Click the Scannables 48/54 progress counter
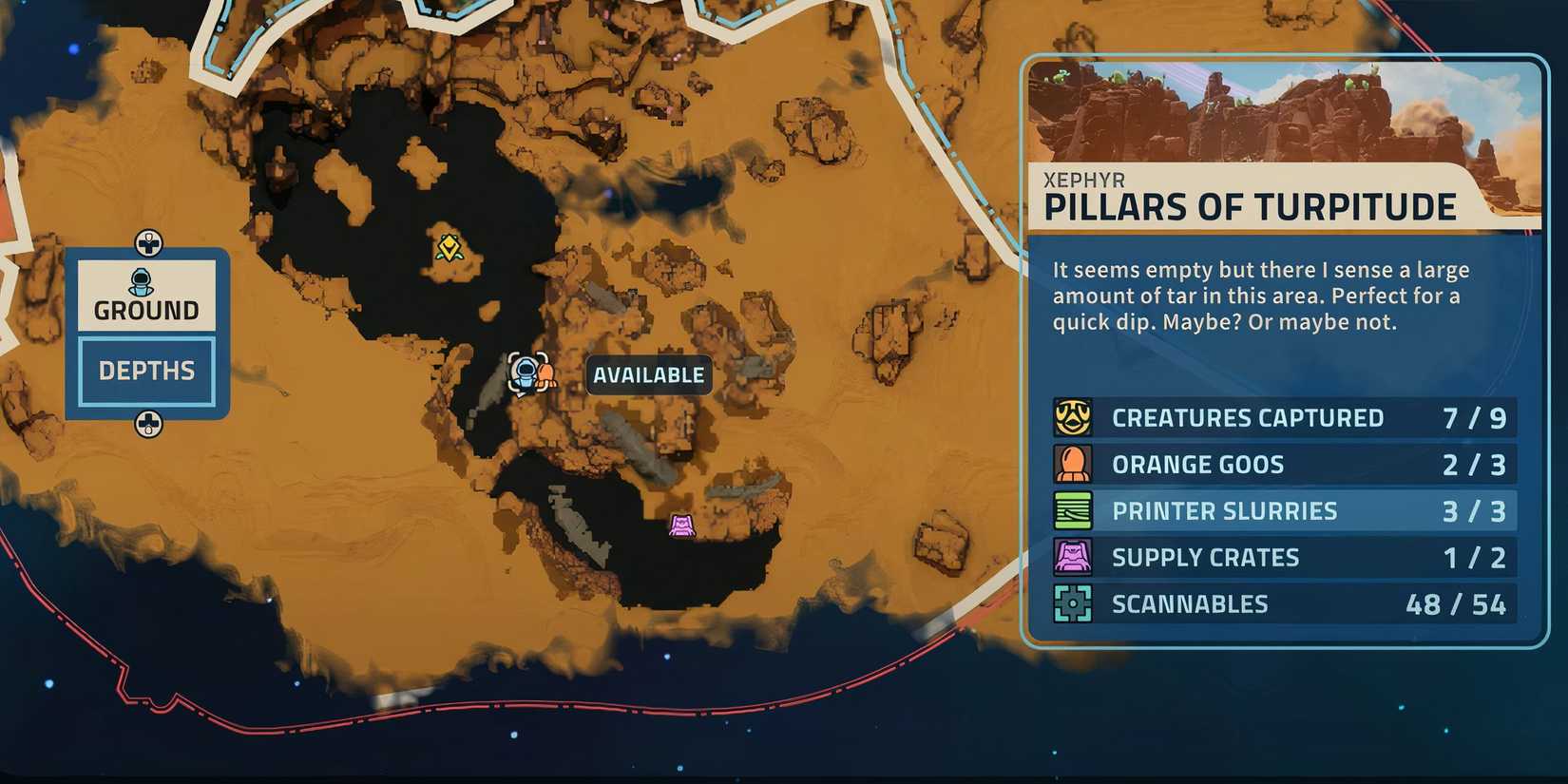 1455,603
